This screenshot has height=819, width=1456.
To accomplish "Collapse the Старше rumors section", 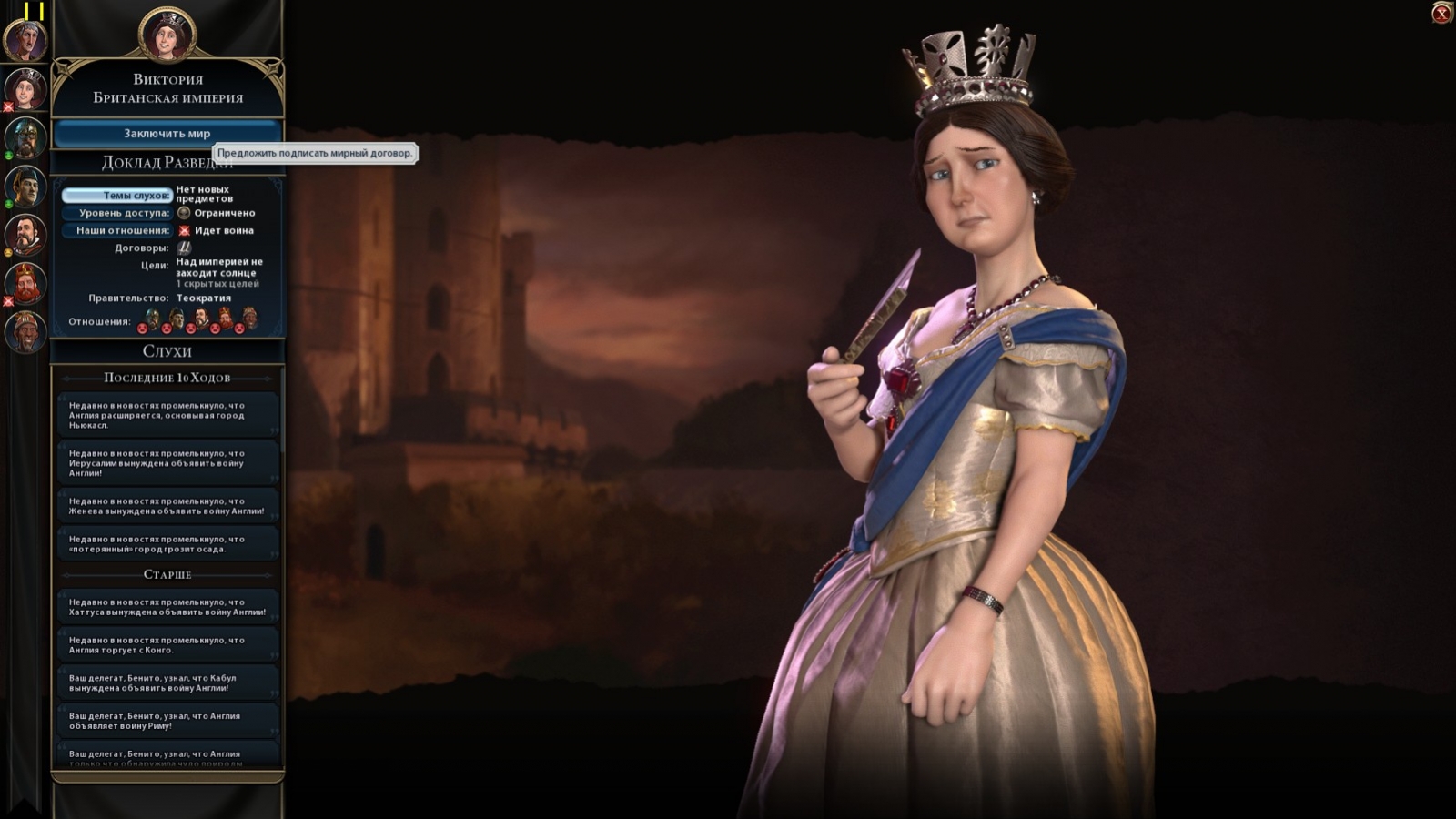I will click(x=167, y=577).
